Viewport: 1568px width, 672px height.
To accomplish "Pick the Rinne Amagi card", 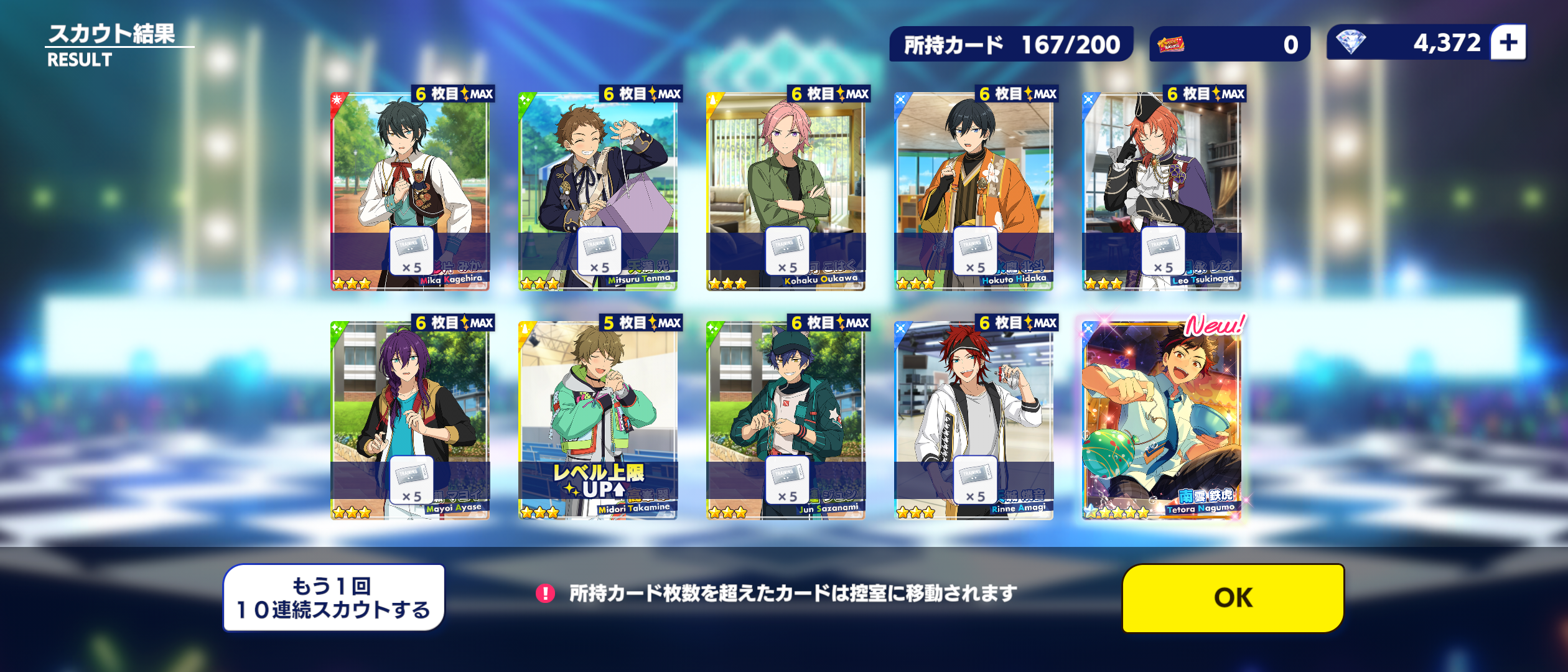I will coord(974,420).
